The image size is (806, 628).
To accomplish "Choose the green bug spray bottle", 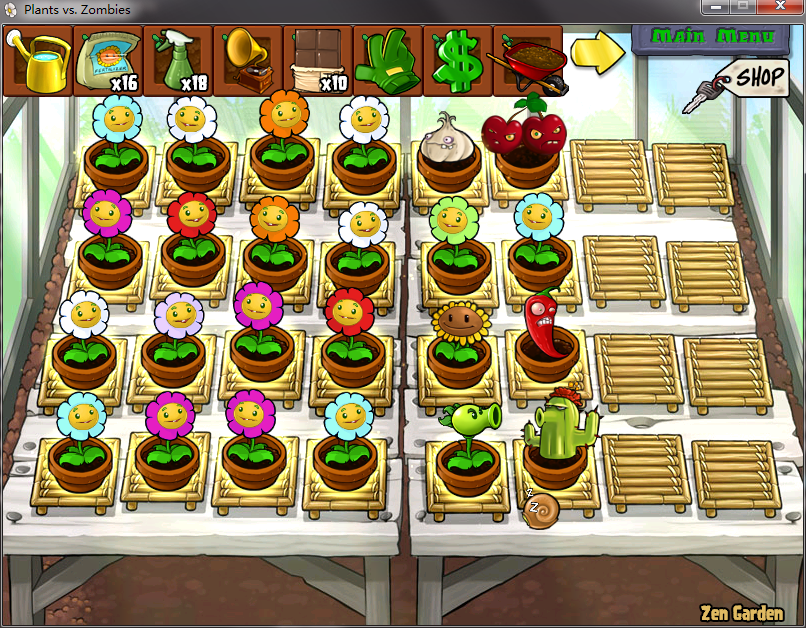I will [x=178, y=61].
